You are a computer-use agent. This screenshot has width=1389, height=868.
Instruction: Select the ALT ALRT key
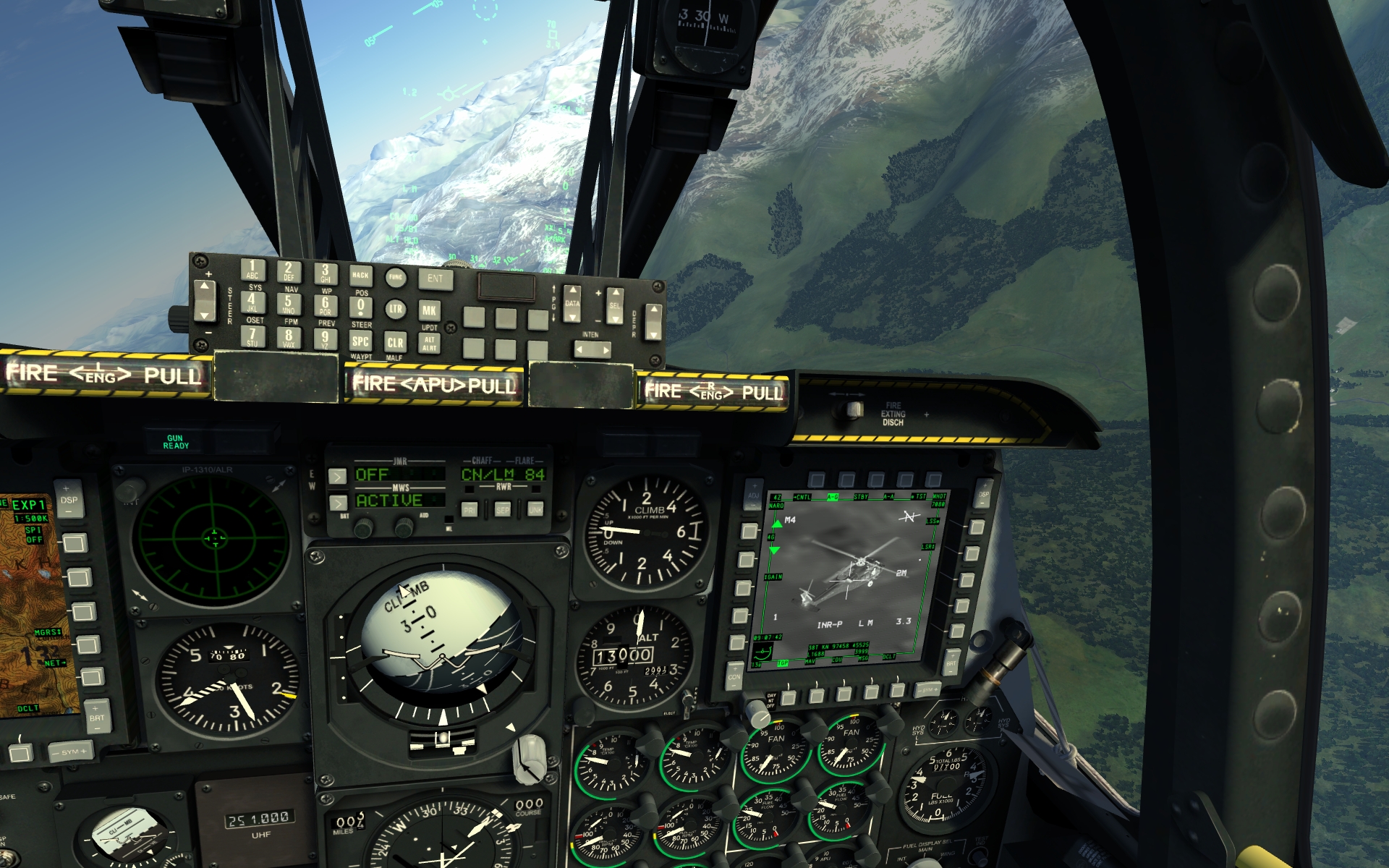point(430,344)
